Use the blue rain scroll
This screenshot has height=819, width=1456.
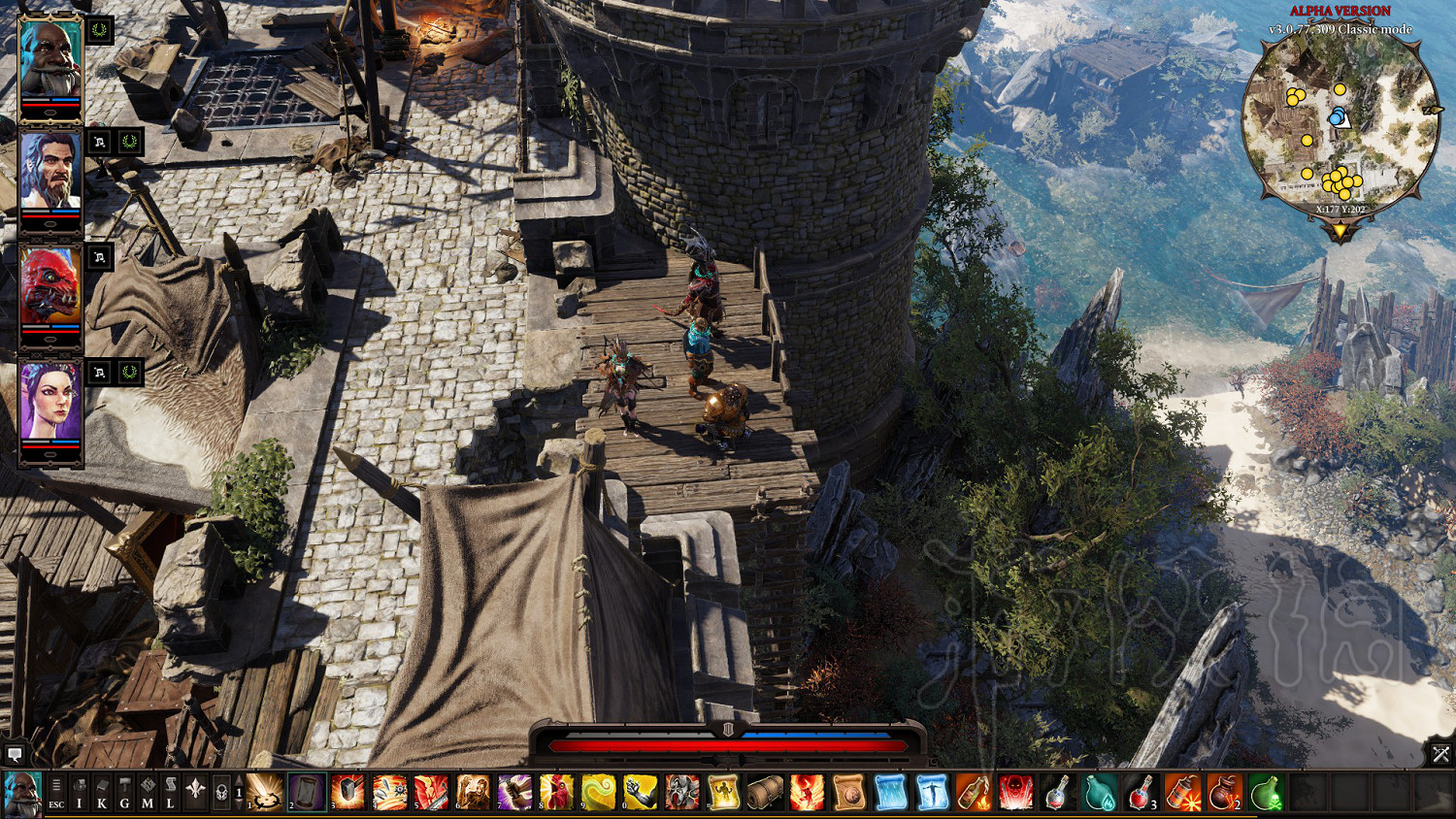pyautogui.click(x=890, y=792)
